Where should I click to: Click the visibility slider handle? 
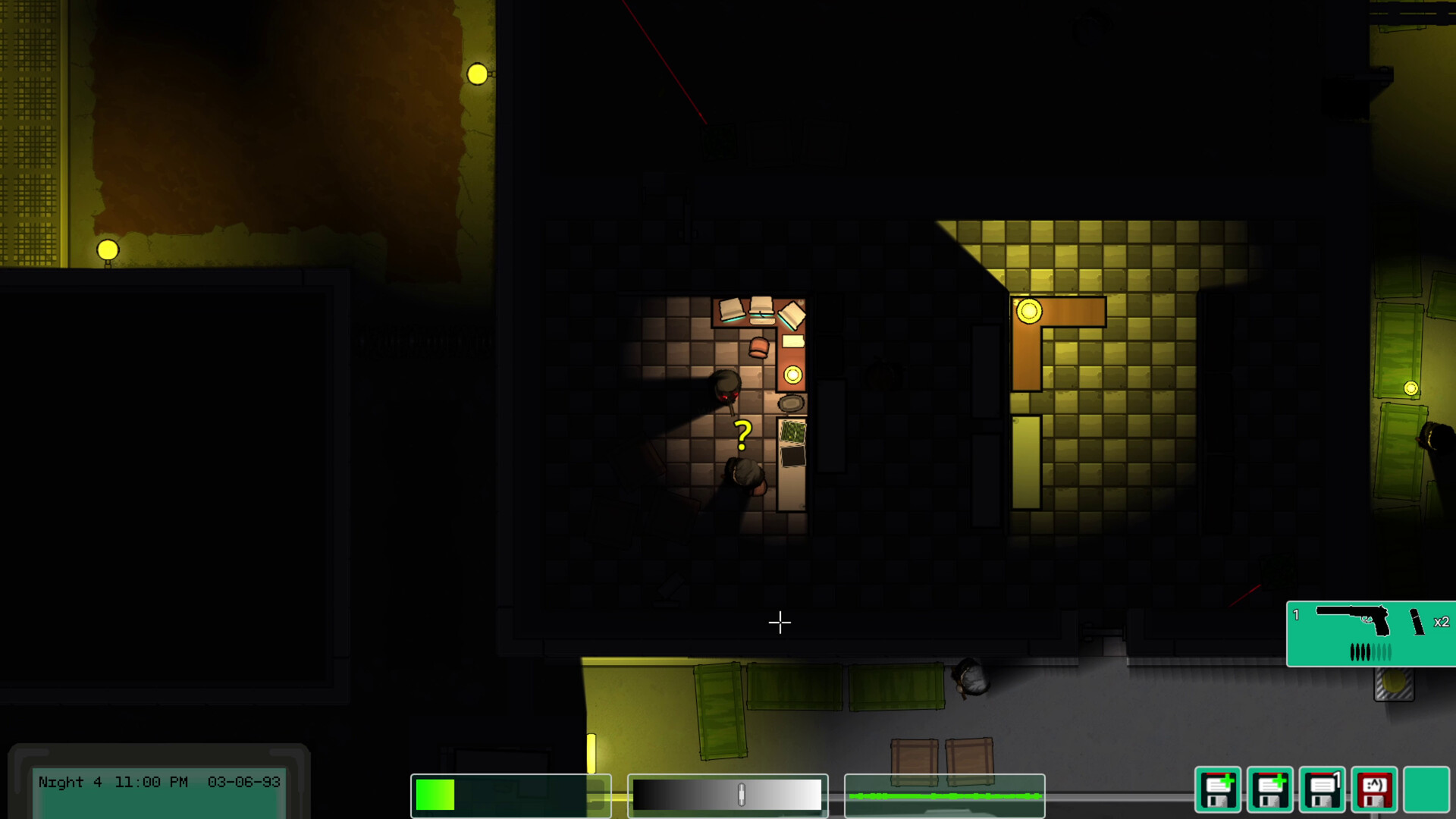740,795
